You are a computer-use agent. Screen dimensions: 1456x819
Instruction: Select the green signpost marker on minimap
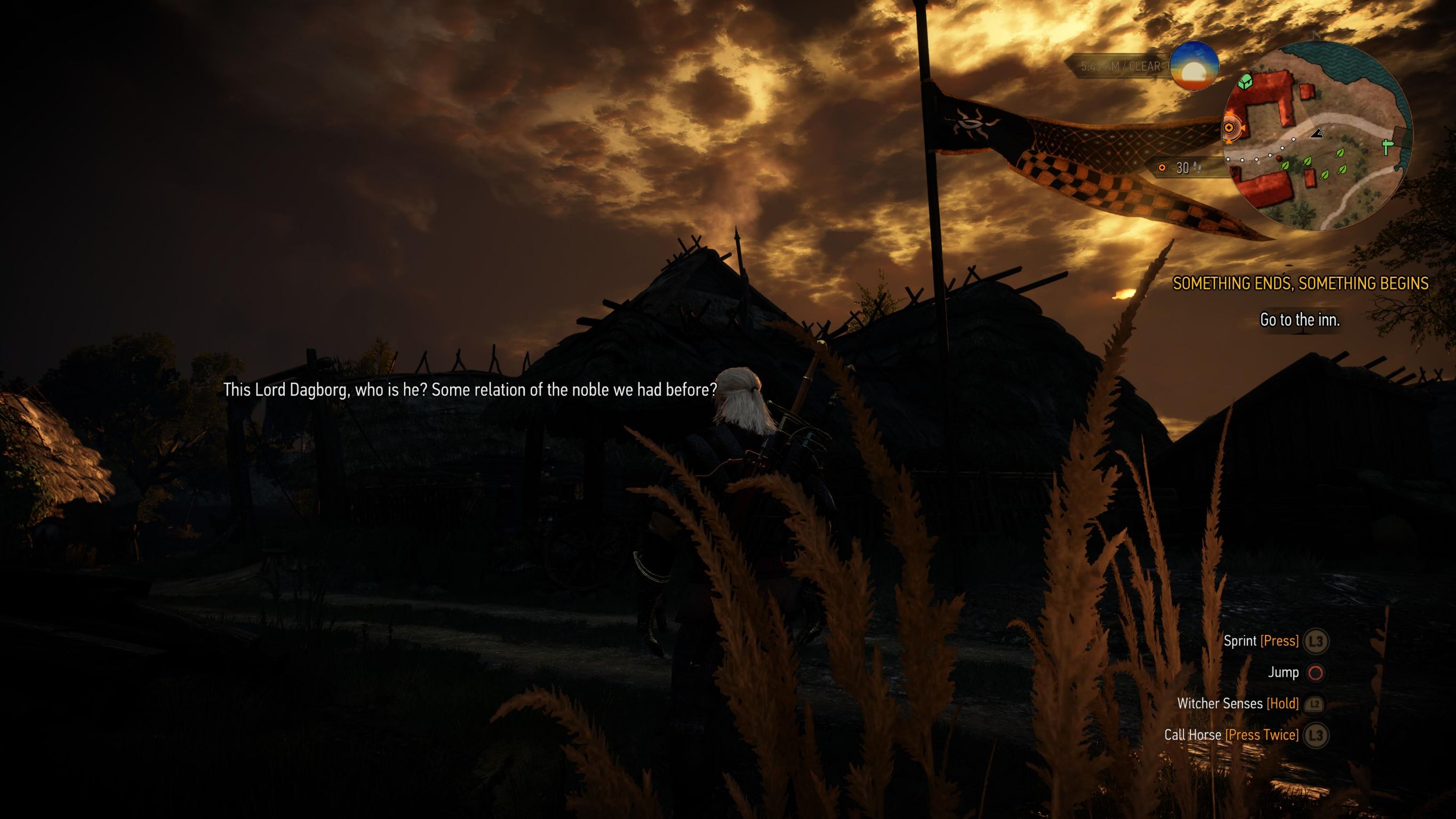[x=1387, y=147]
